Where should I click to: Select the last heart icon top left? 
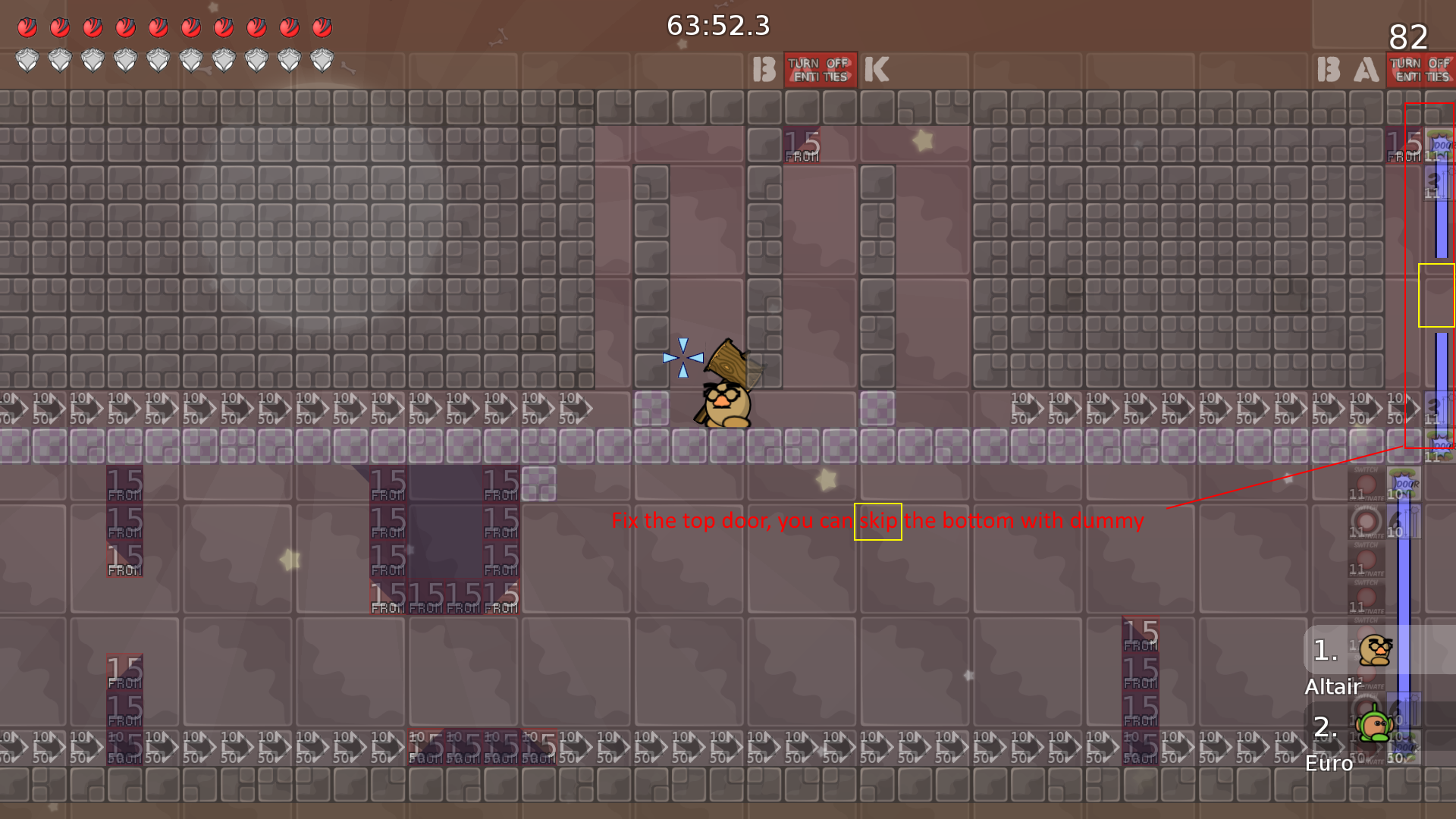[x=321, y=27]
